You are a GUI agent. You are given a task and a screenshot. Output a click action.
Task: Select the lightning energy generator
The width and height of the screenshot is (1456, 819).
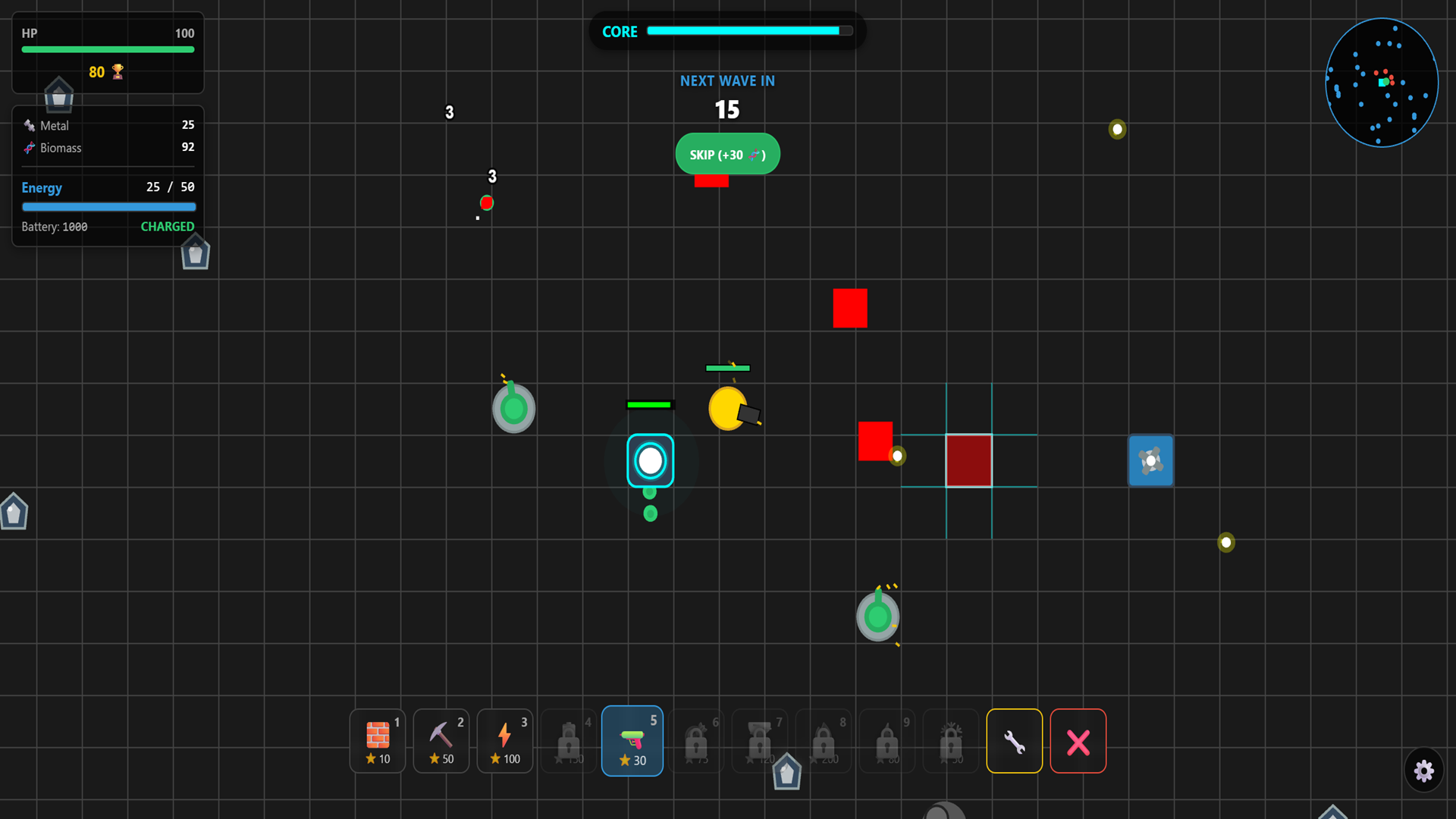[504, 741]
